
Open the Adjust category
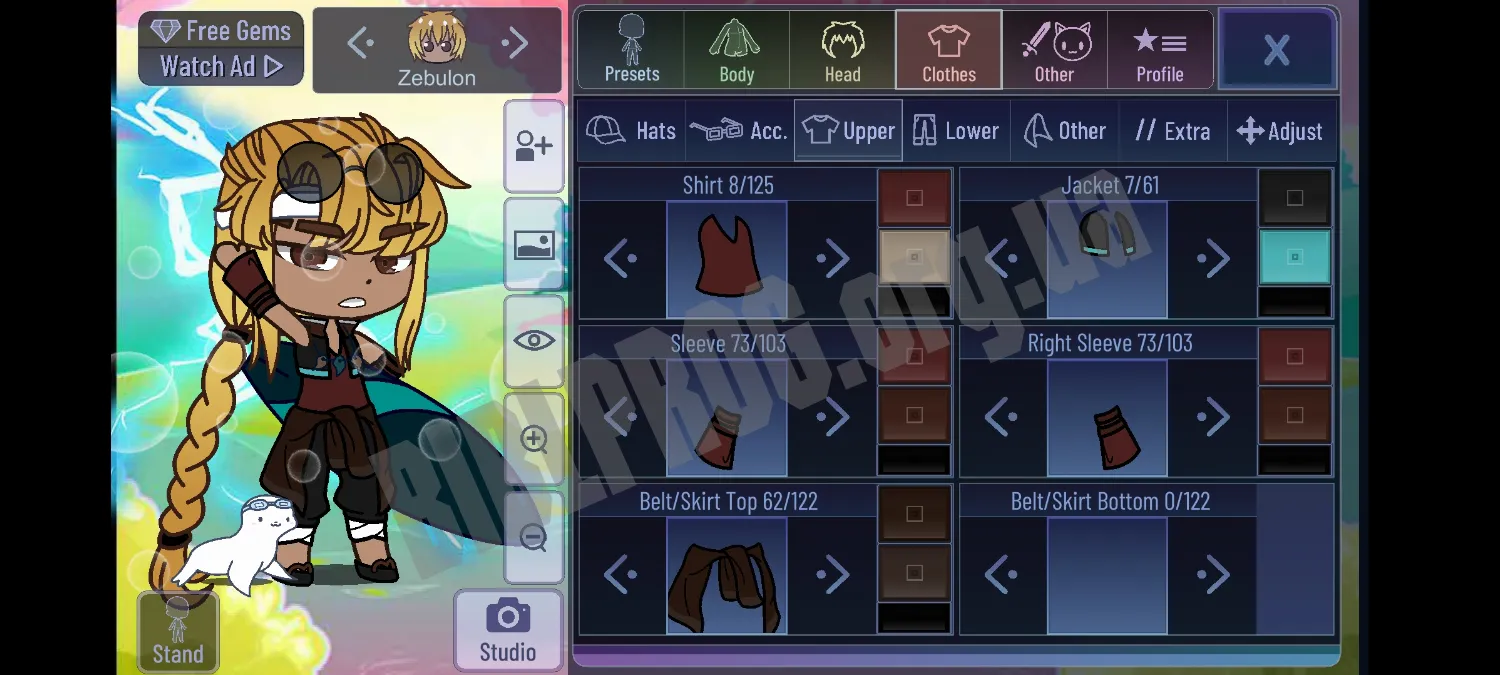pos(1280,131)
